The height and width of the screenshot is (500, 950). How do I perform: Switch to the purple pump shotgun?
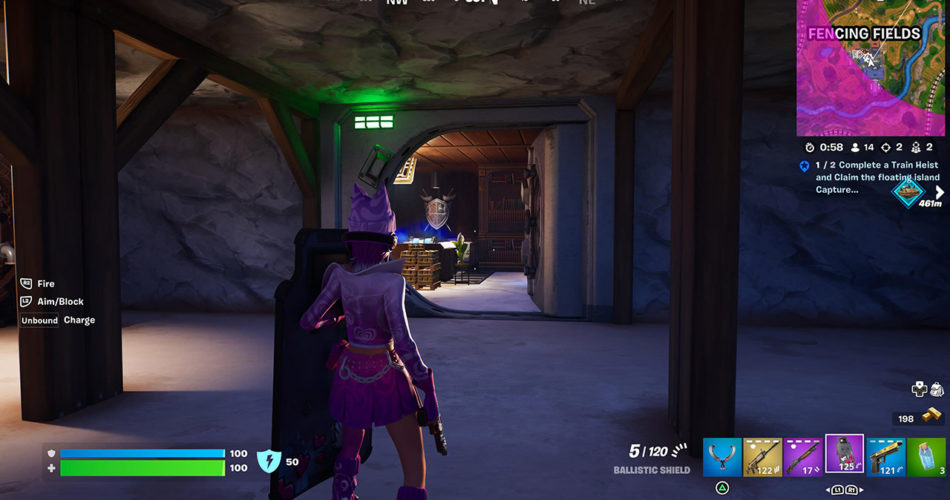(x=804, y=456)
